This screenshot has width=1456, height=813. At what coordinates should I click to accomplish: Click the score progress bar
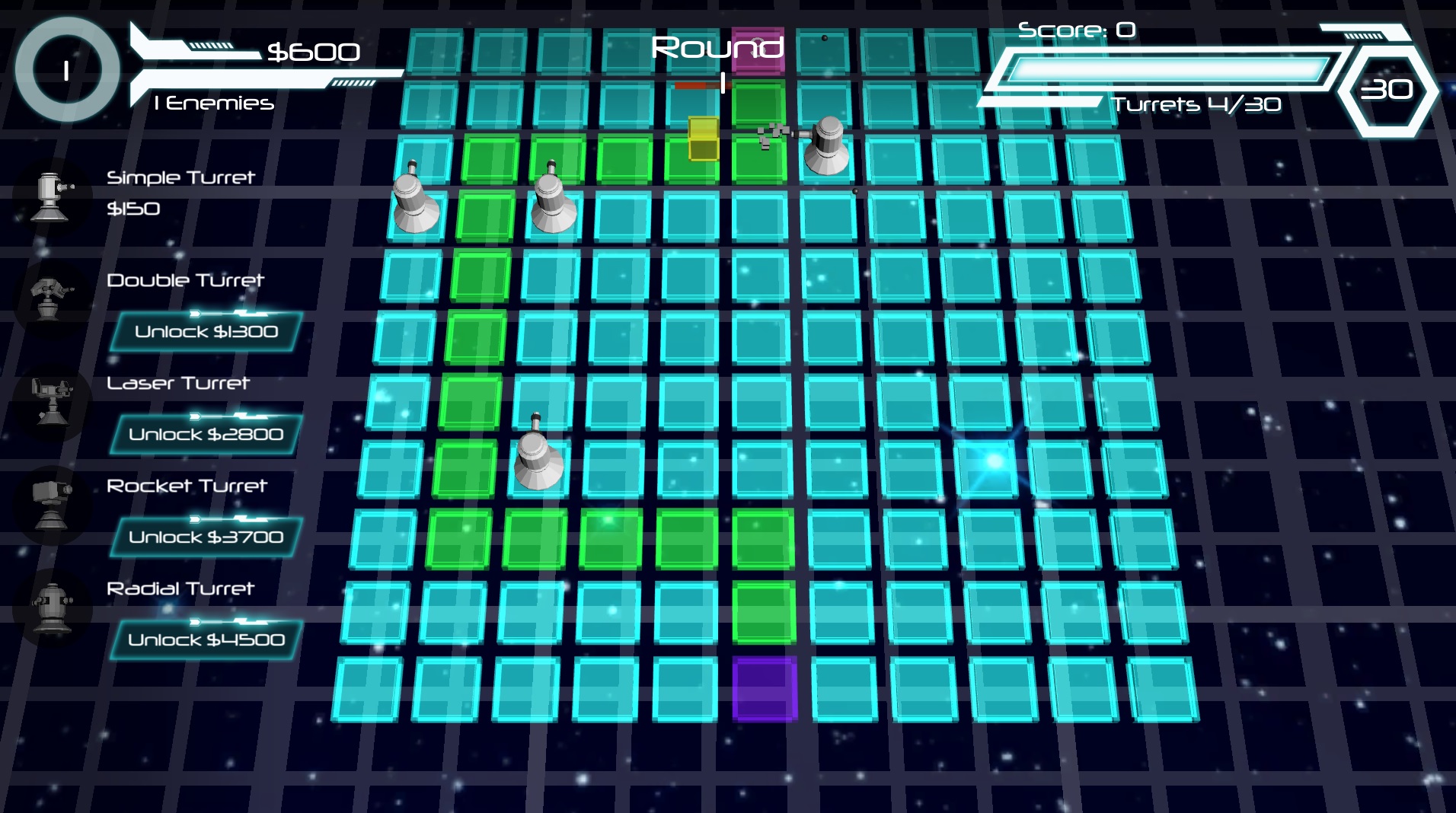[x=1169, y=67]
